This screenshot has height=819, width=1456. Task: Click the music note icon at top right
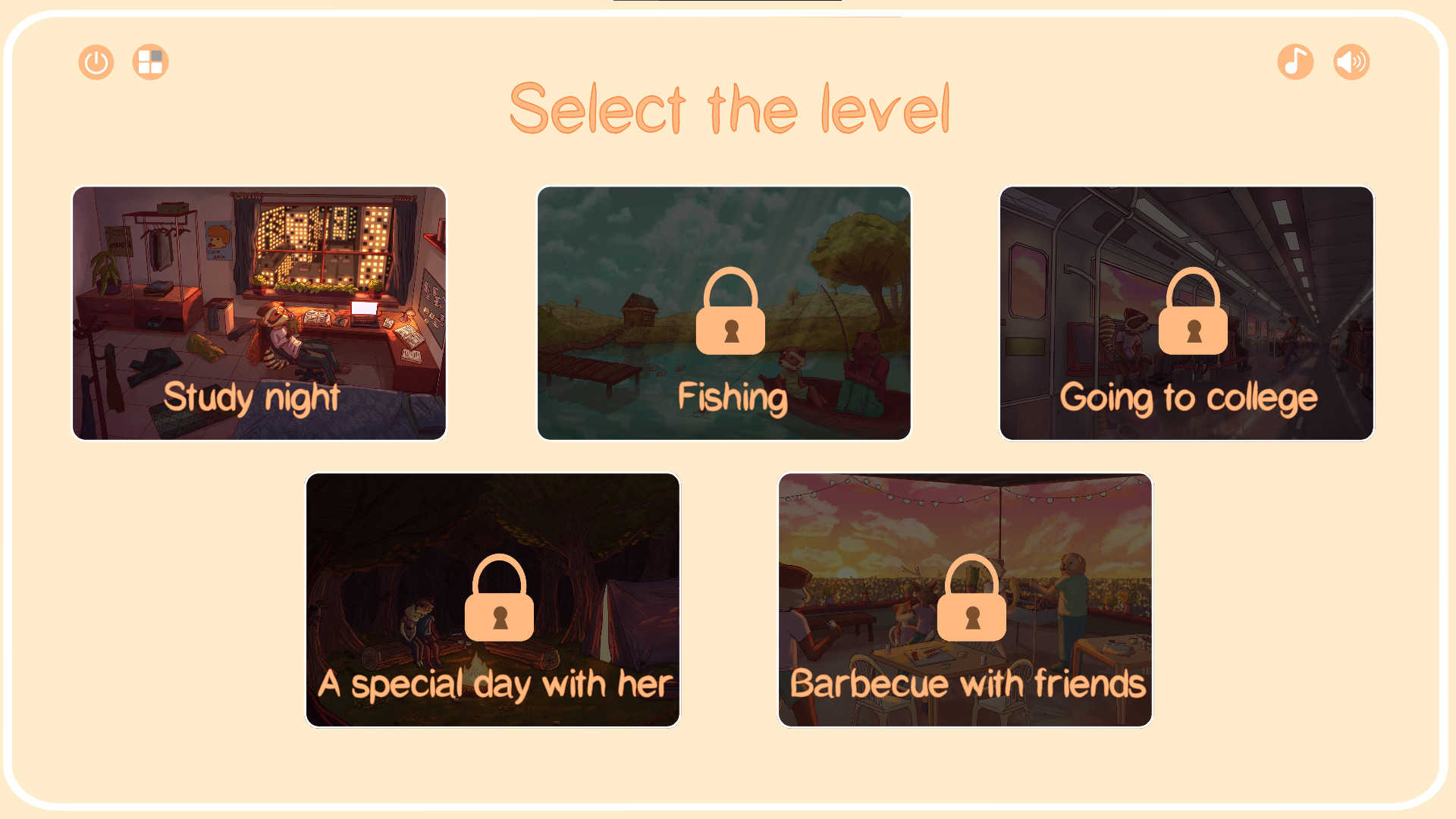tap(1294, 62)
